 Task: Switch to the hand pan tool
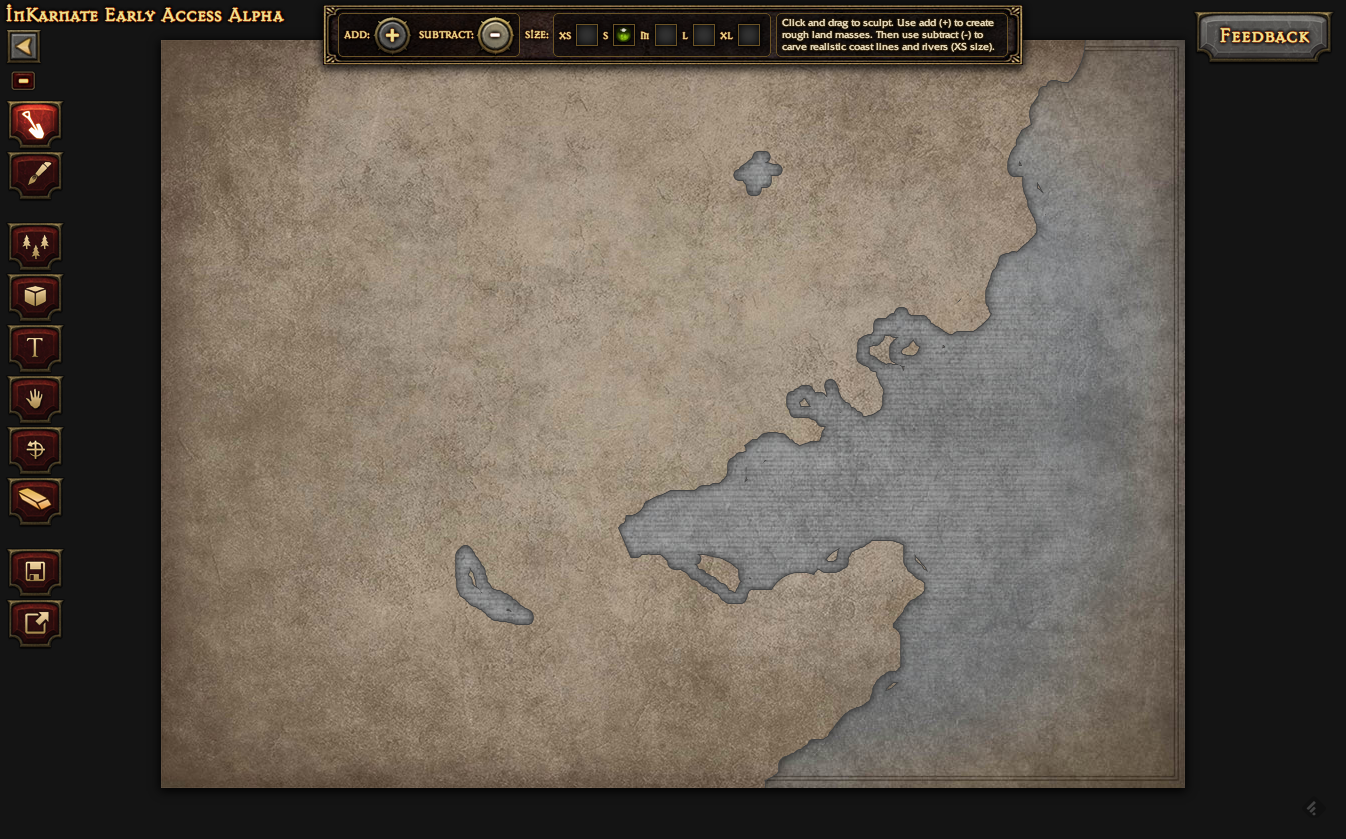click(x=35, y=398)
